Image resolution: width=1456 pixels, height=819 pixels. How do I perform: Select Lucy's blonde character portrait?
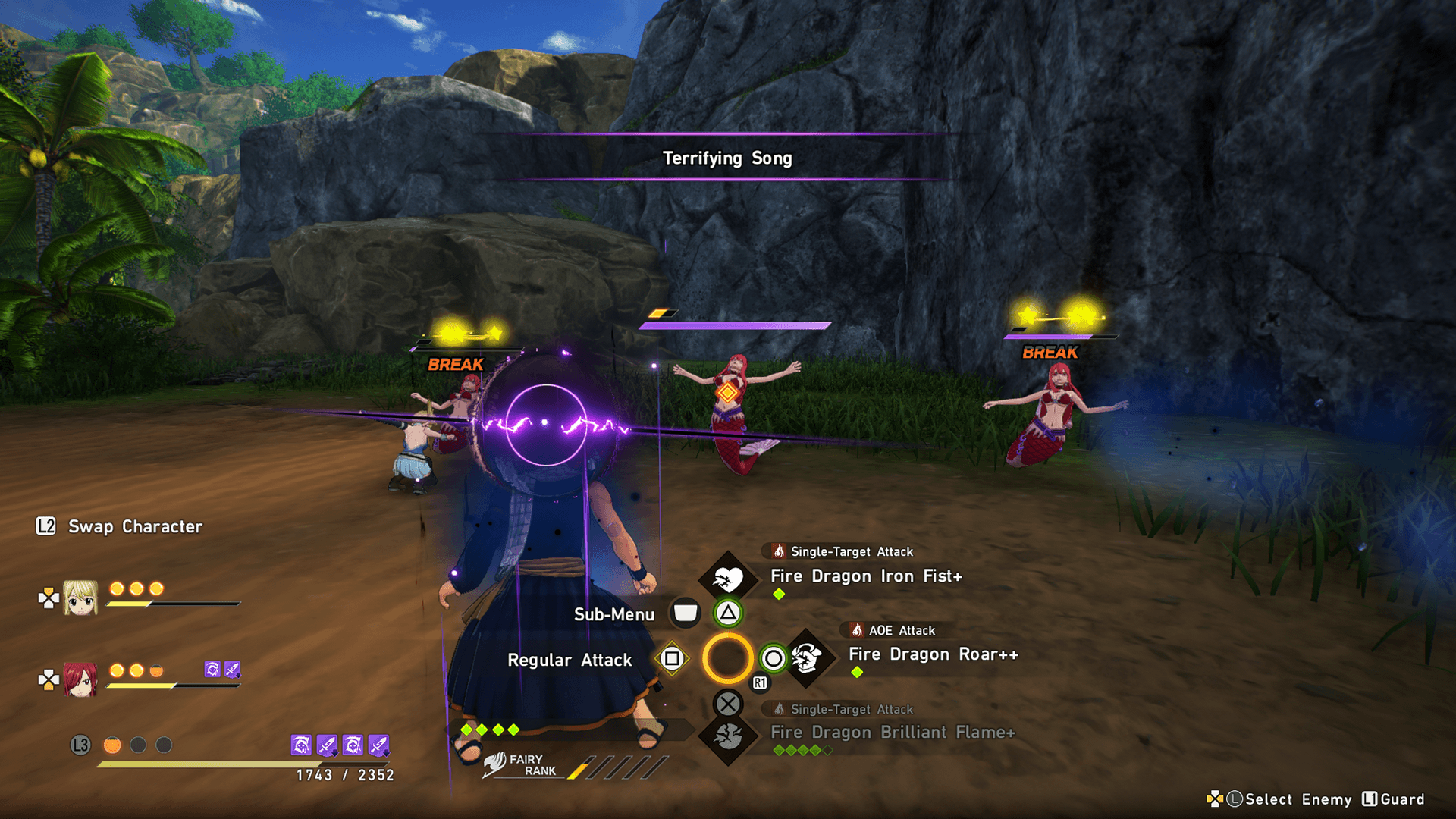(x=80, y=598)
